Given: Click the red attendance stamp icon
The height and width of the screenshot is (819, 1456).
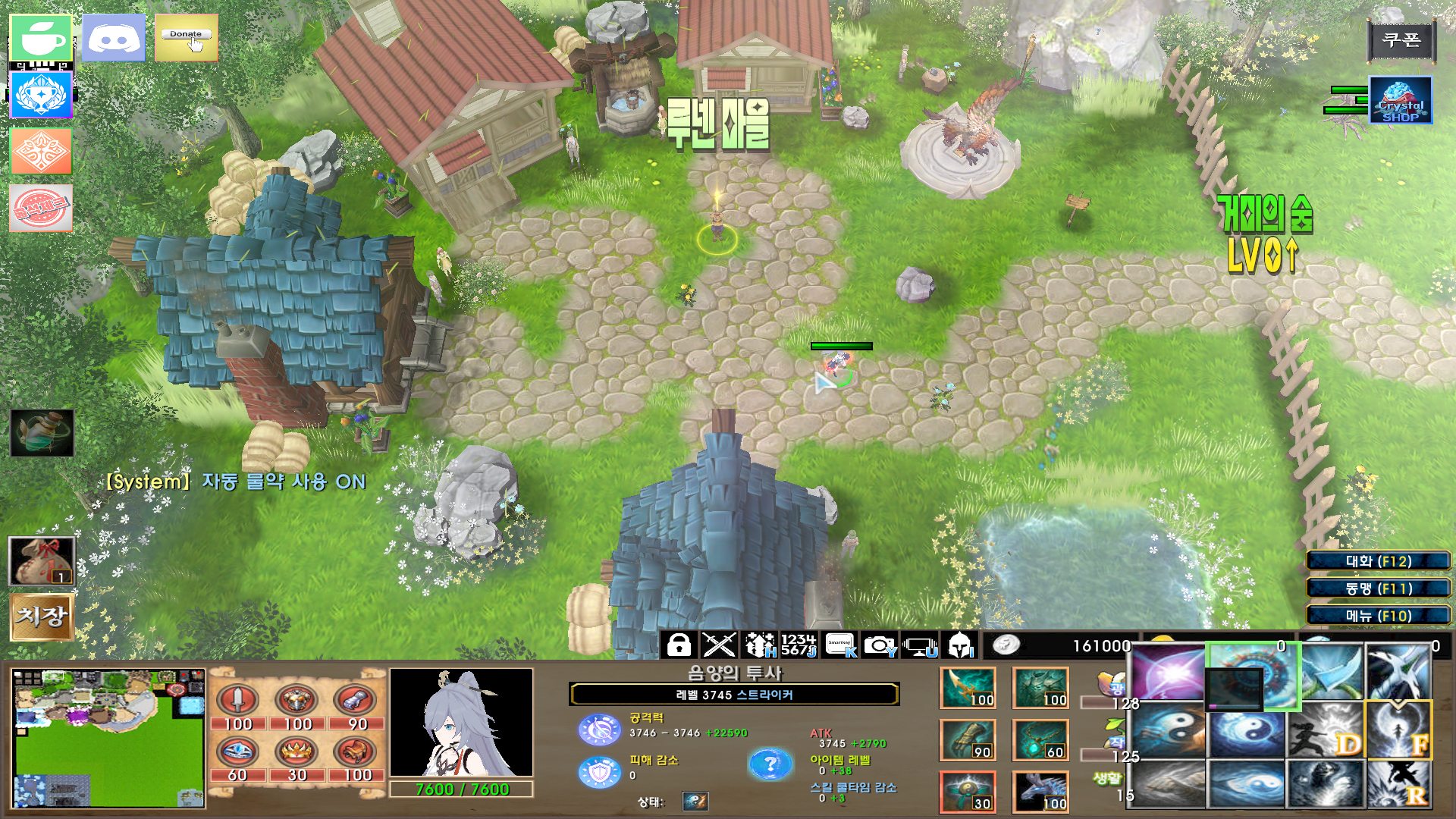Looking at the screenshot, I should 41,208.
